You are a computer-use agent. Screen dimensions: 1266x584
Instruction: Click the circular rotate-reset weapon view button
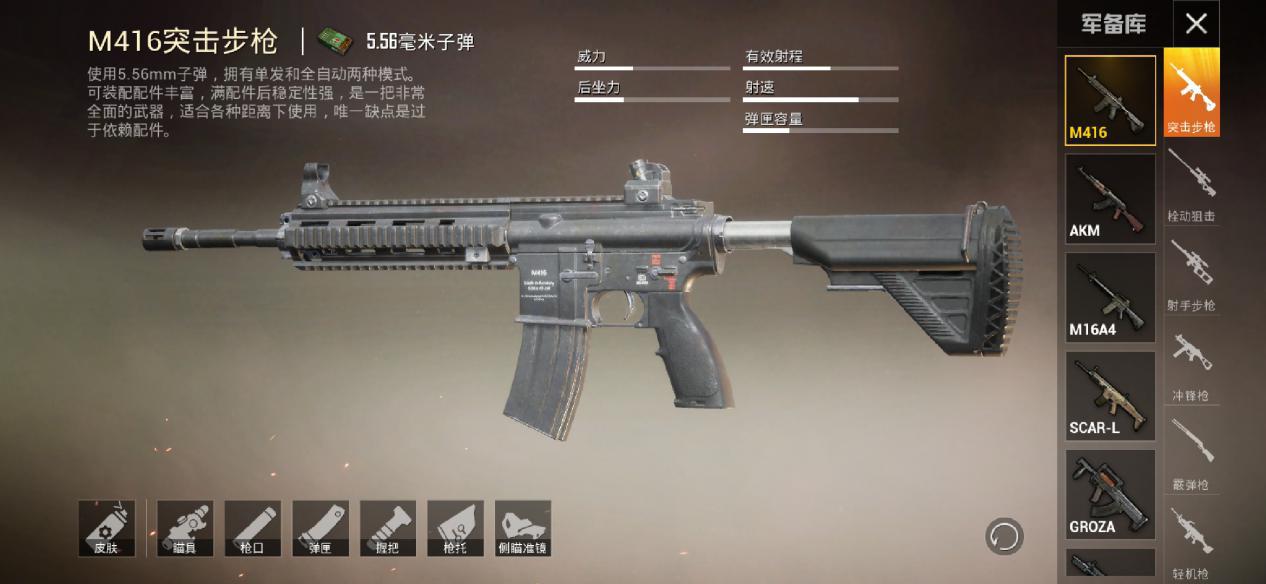(x=1003, y=537)
